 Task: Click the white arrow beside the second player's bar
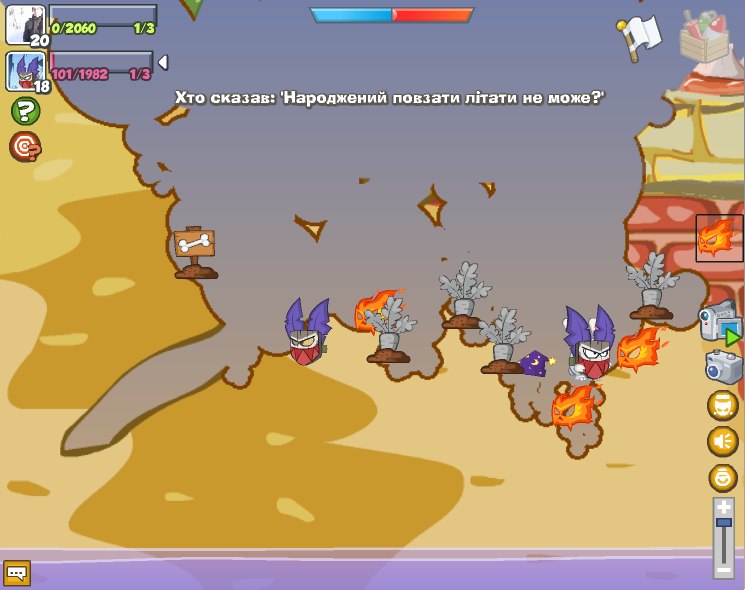162,63
